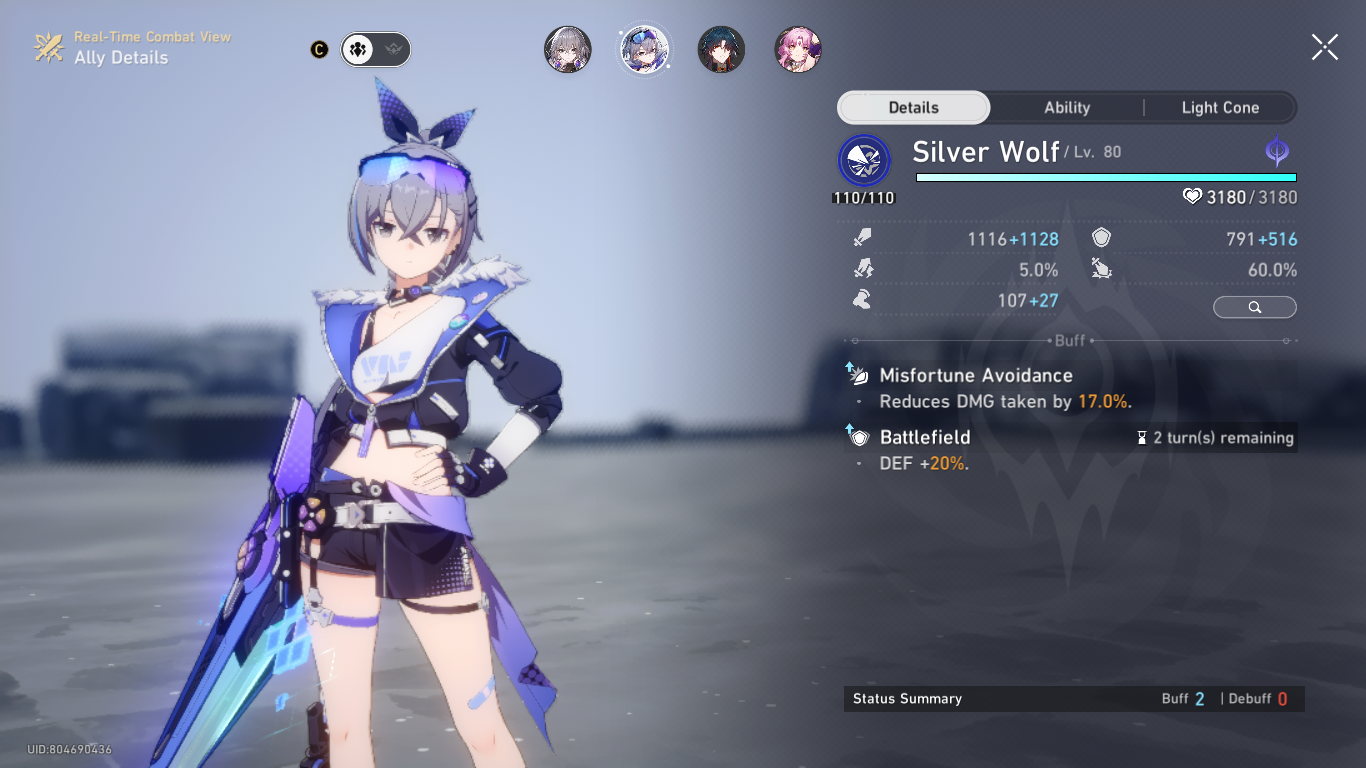Click the ATK sword stat icon
The height and width of the screenshot is (768, 1366).
(862, 238)
